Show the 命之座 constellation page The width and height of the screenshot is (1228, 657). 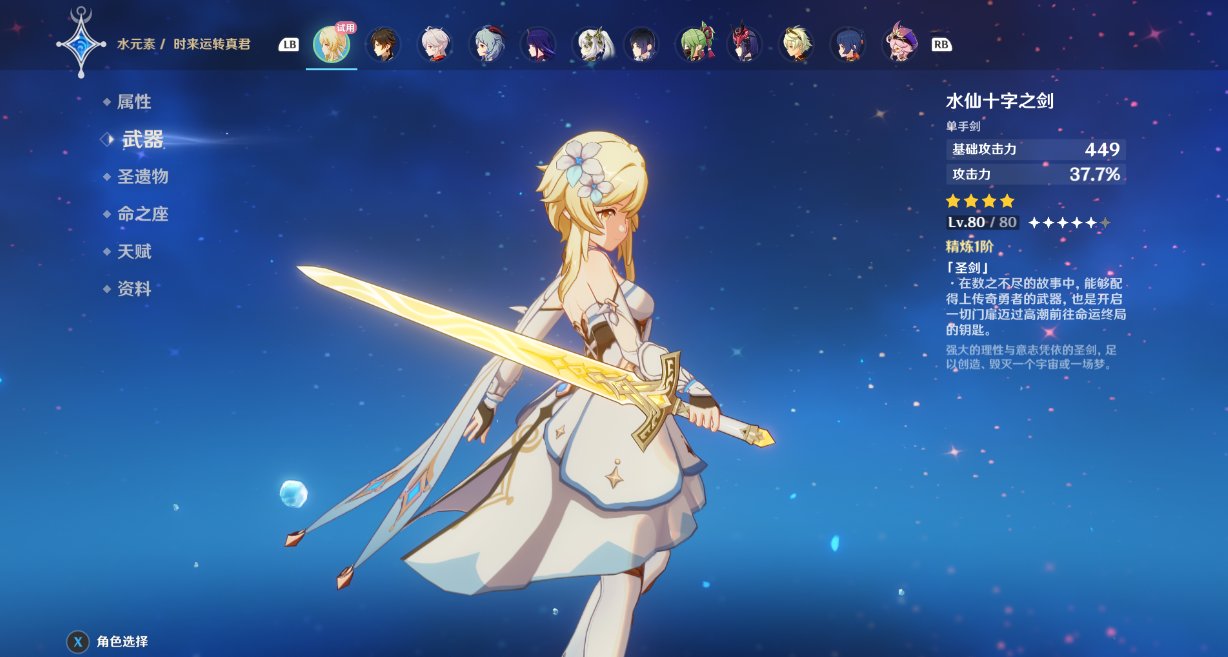(142, 214)
